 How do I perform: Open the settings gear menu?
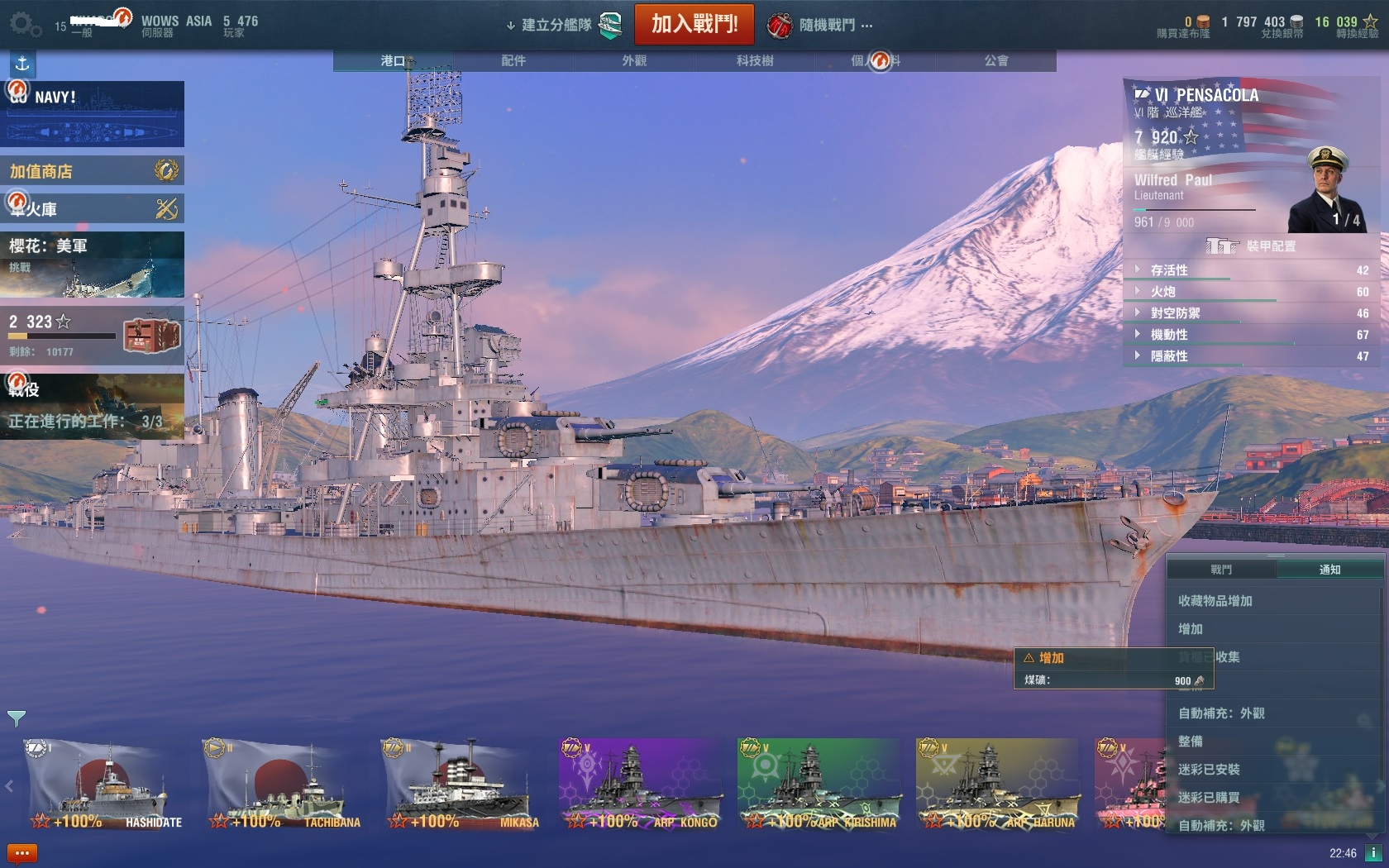pyautogui.click(x=24, y=24)
